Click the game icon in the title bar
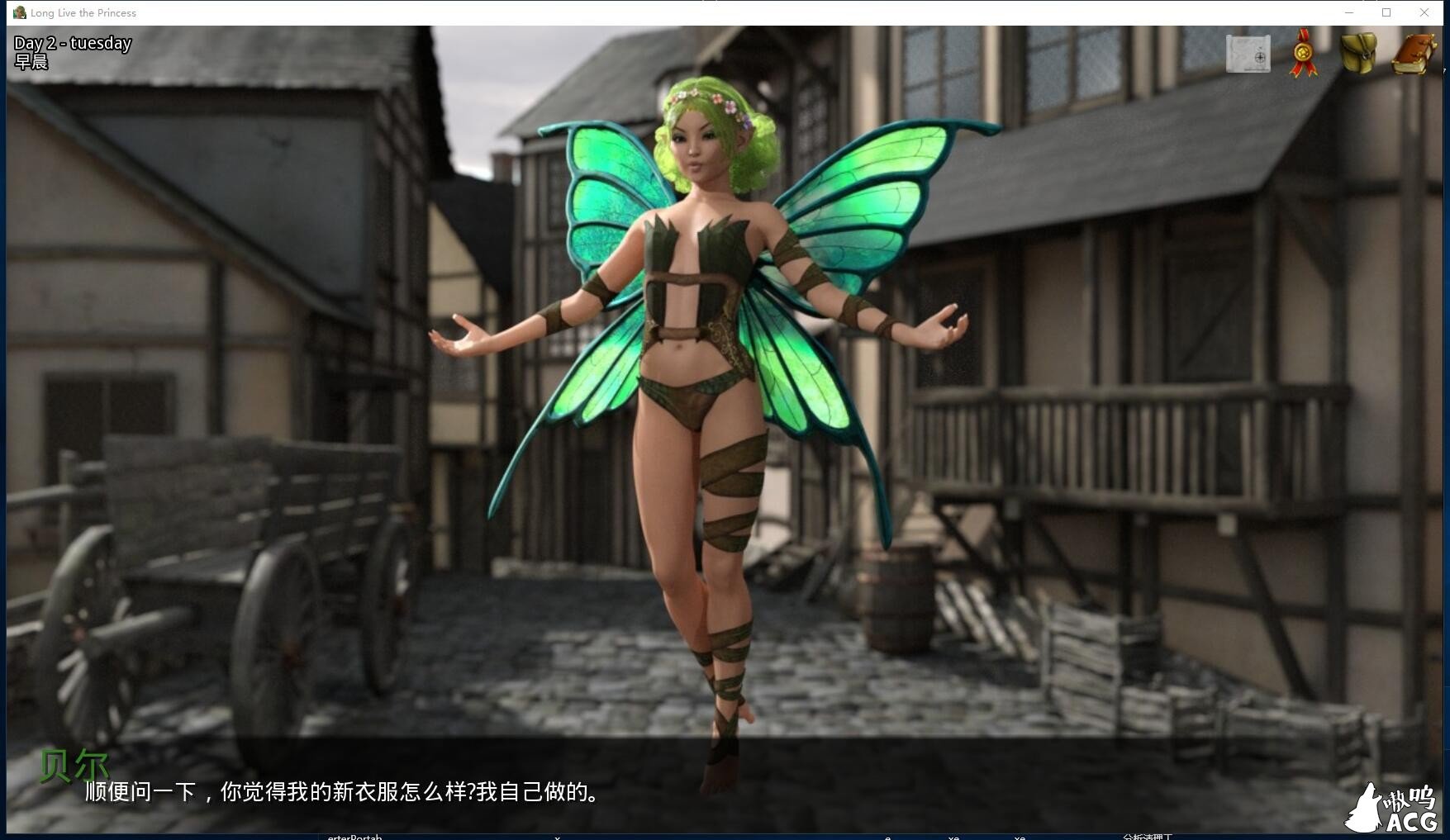The width and height of the screenshot is (1450, 840). (x=18, y=12)
